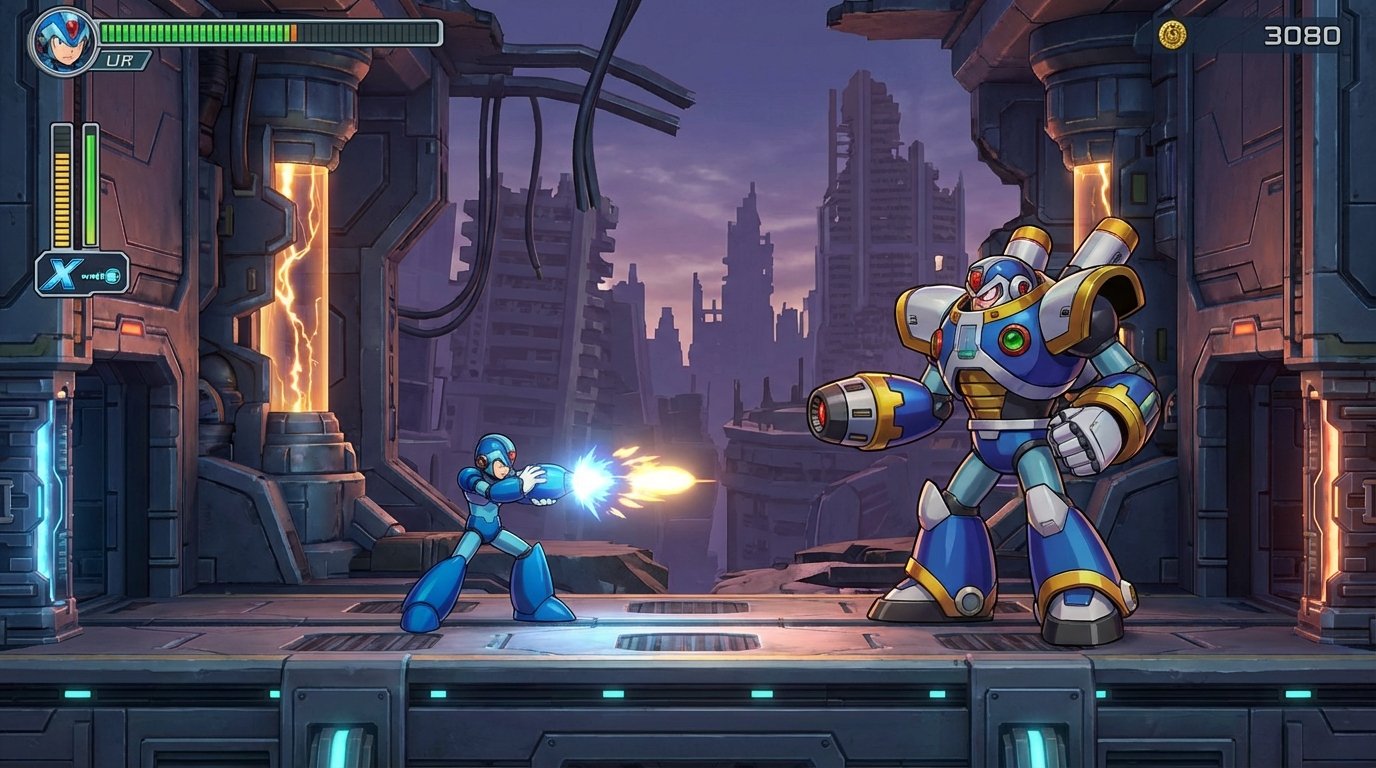The image size is (1376, 768).
Task: Click the Mega Man X portrait icon
Action: [60, 42]
